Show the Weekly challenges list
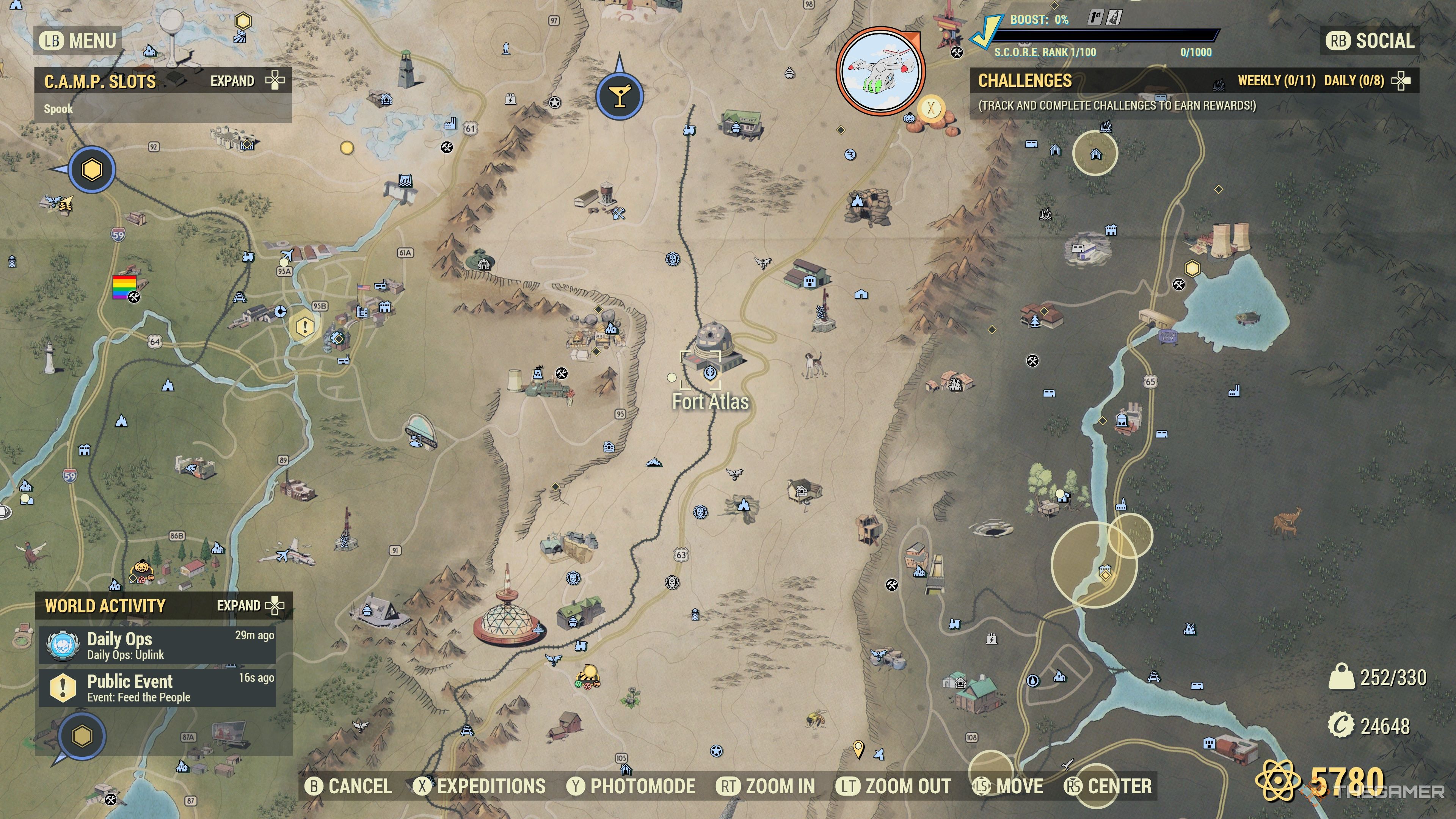The width and height of the screenshot is (1456, 819). pos(1276,81)
